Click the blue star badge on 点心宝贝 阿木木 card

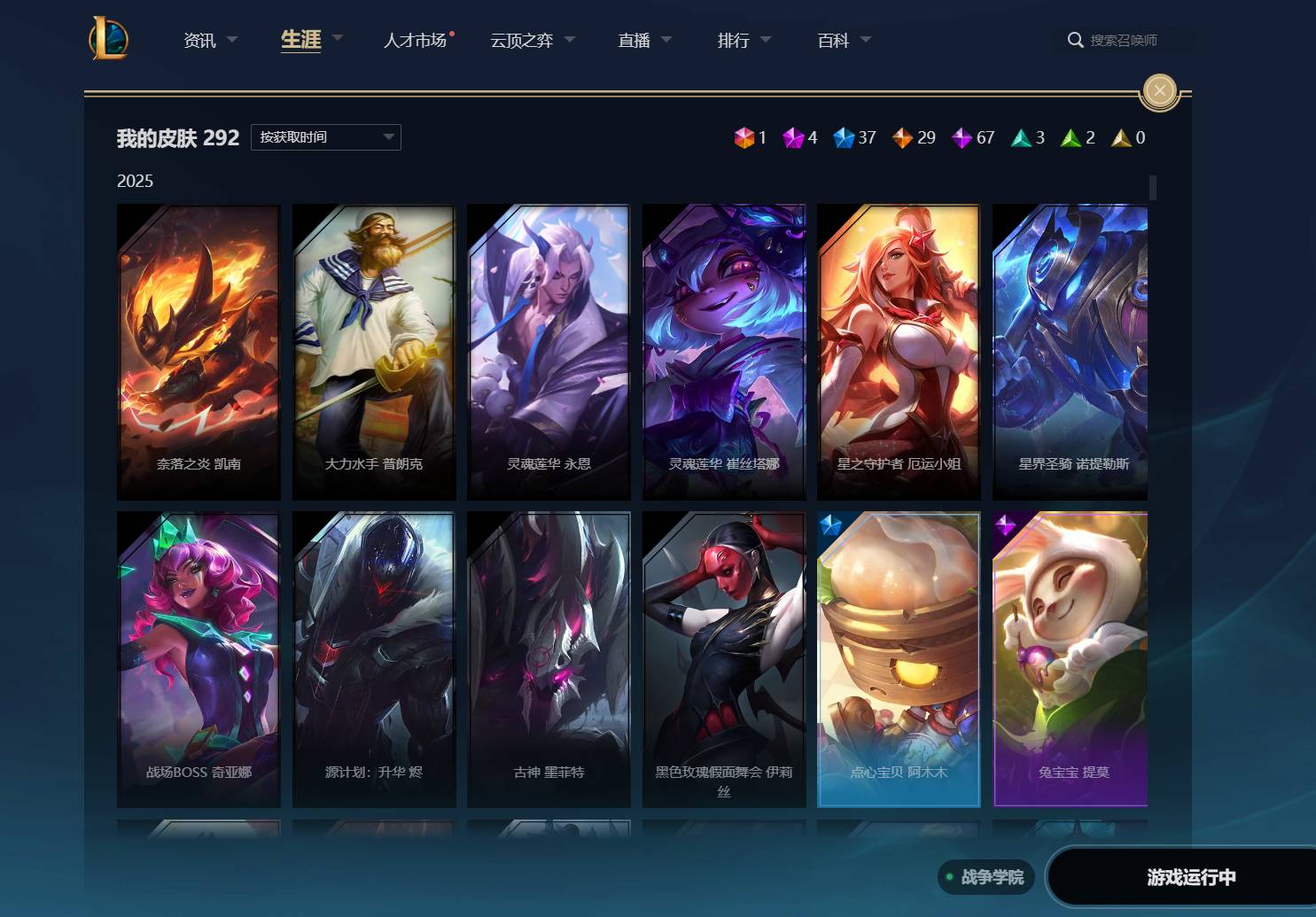coord(830,525)
